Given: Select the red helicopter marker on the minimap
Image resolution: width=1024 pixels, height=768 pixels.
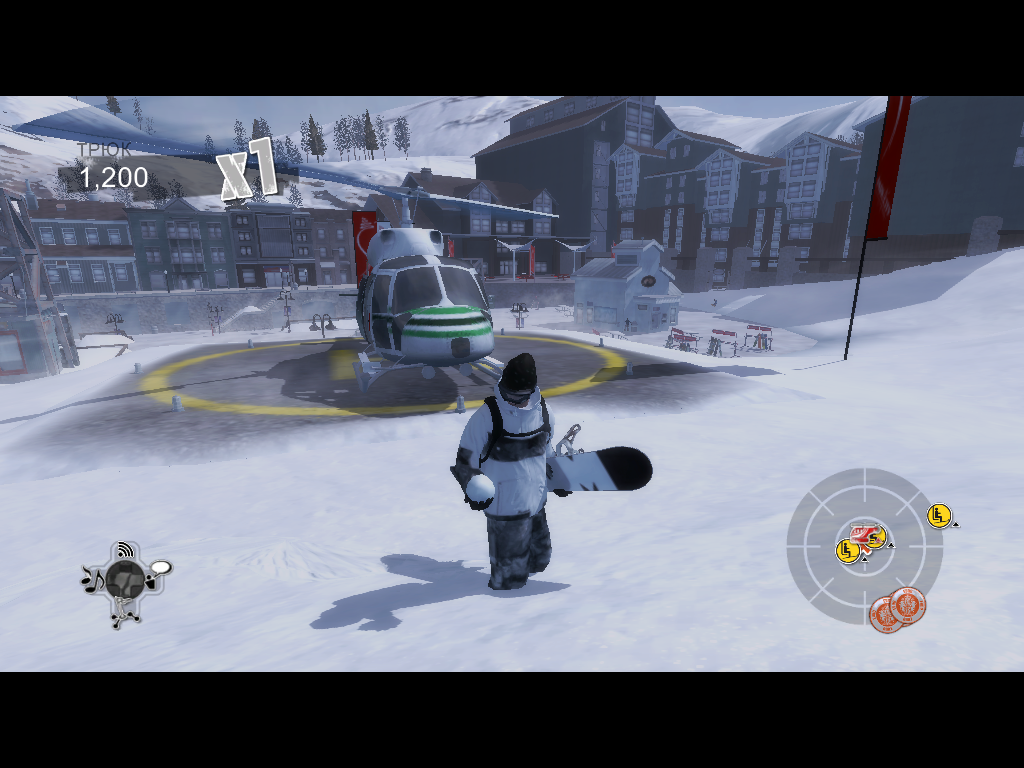Looking at the screenshot, I should [862, 531].
